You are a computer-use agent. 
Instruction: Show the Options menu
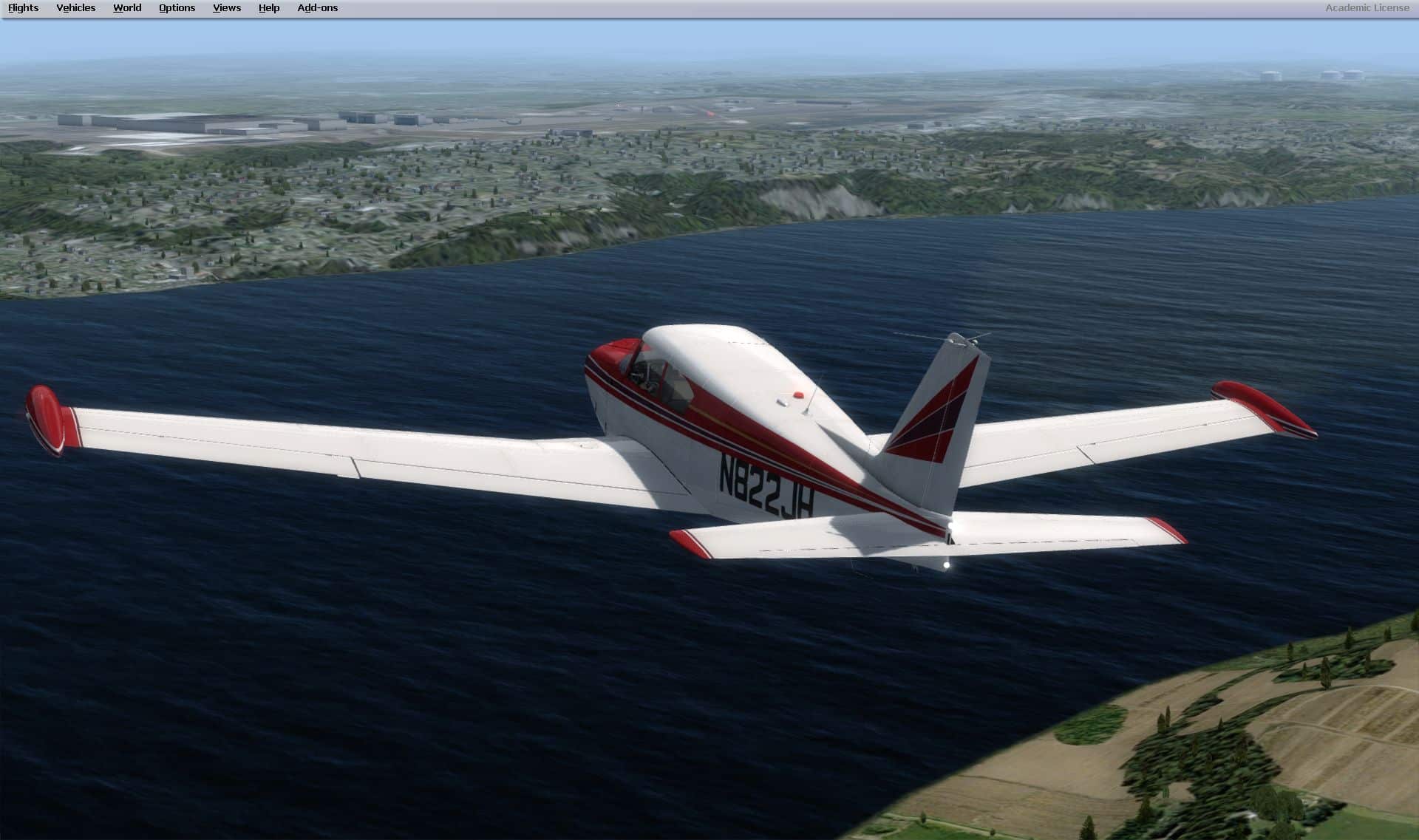pyautogui.click(x=177, y=8)
